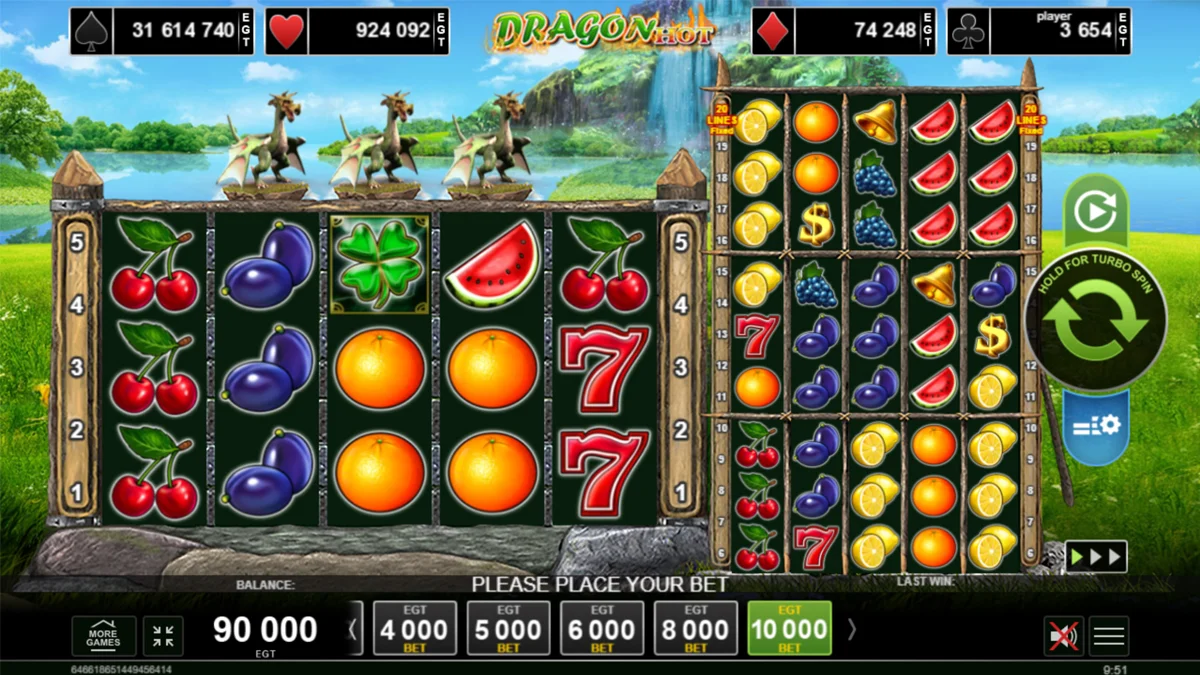Show higher bet options with right arrow
The height and width of the screenshot is (675, 1200).
(852, 629)
